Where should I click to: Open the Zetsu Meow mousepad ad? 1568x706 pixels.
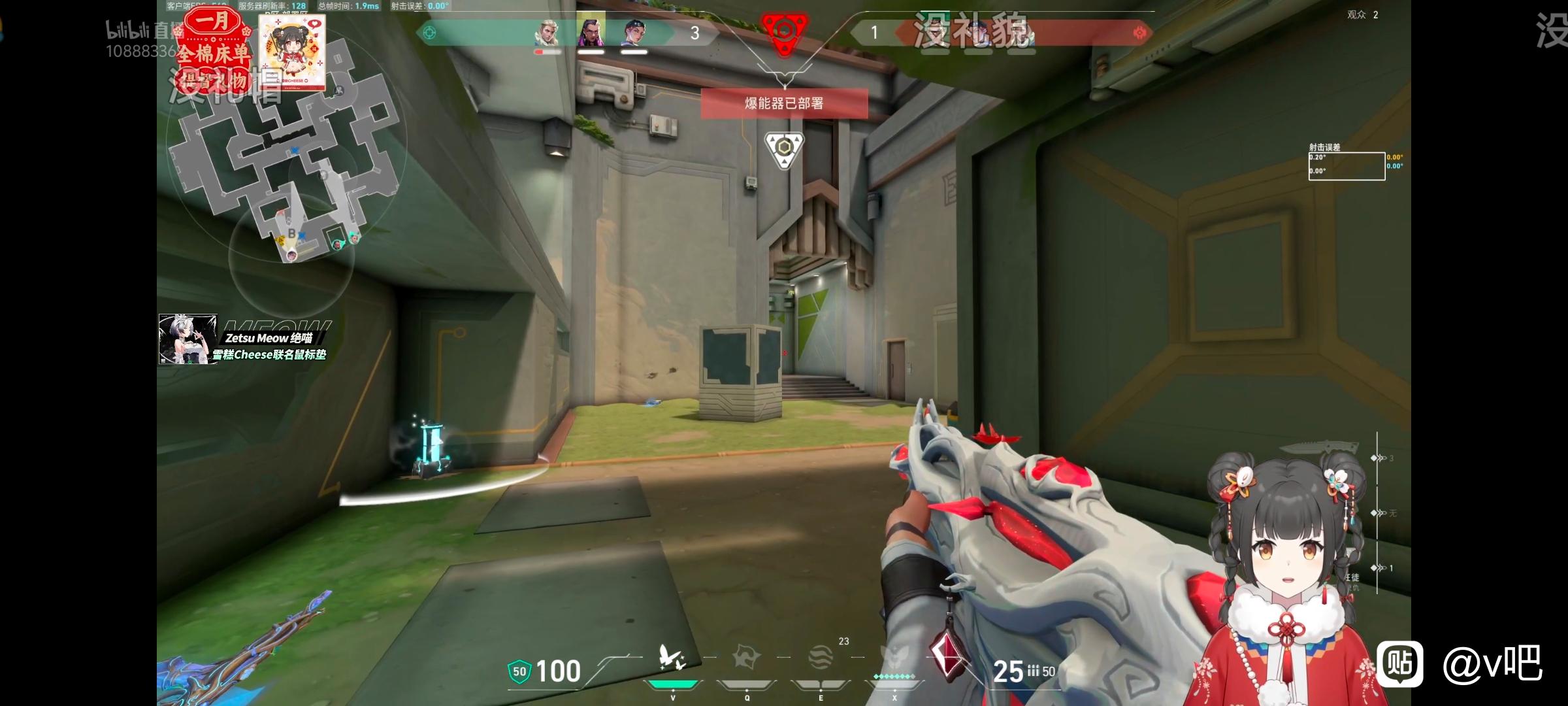(x=243, y=339)
